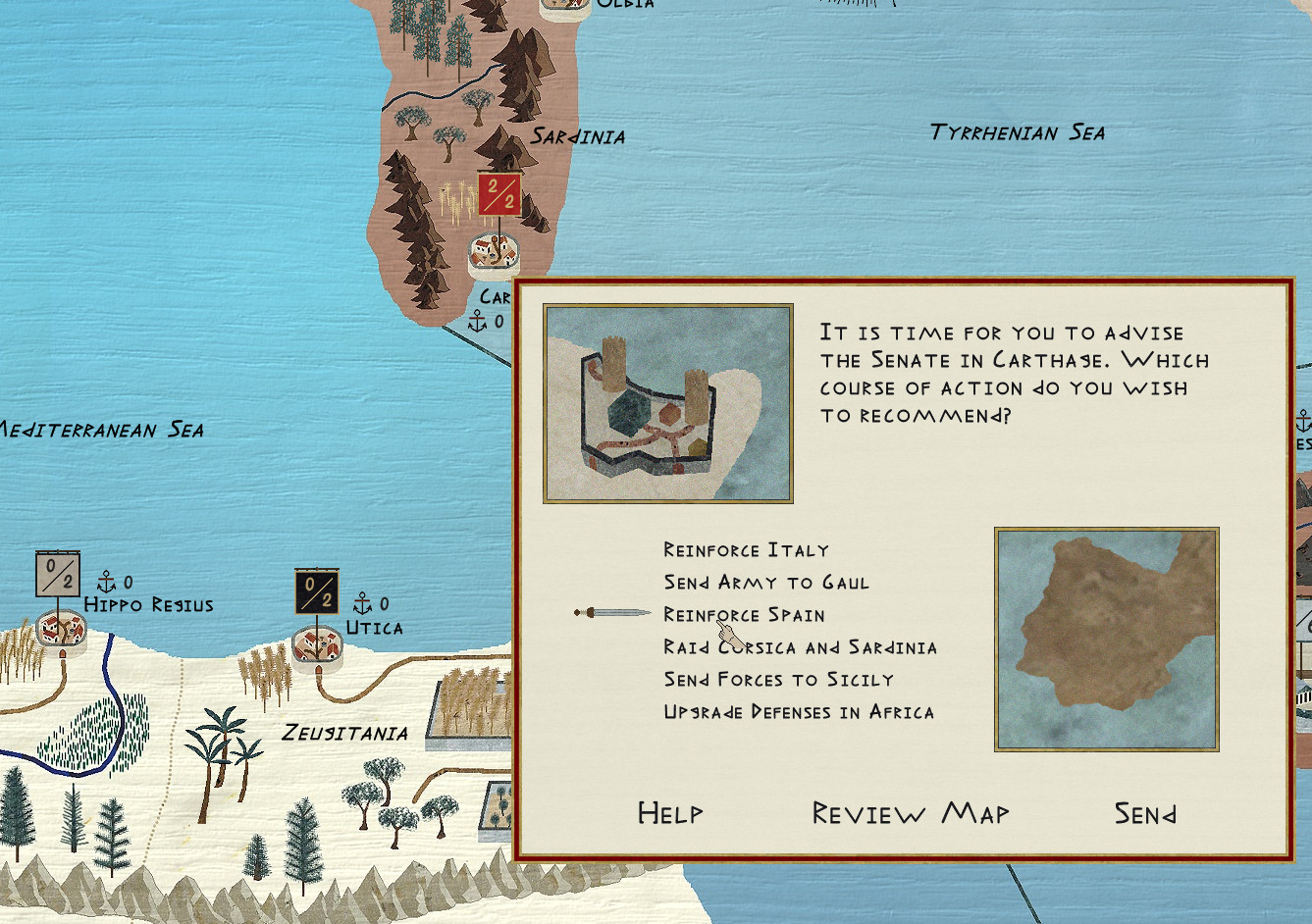Choose Raid Corsica and Sardinia

[x=800, y=647]
